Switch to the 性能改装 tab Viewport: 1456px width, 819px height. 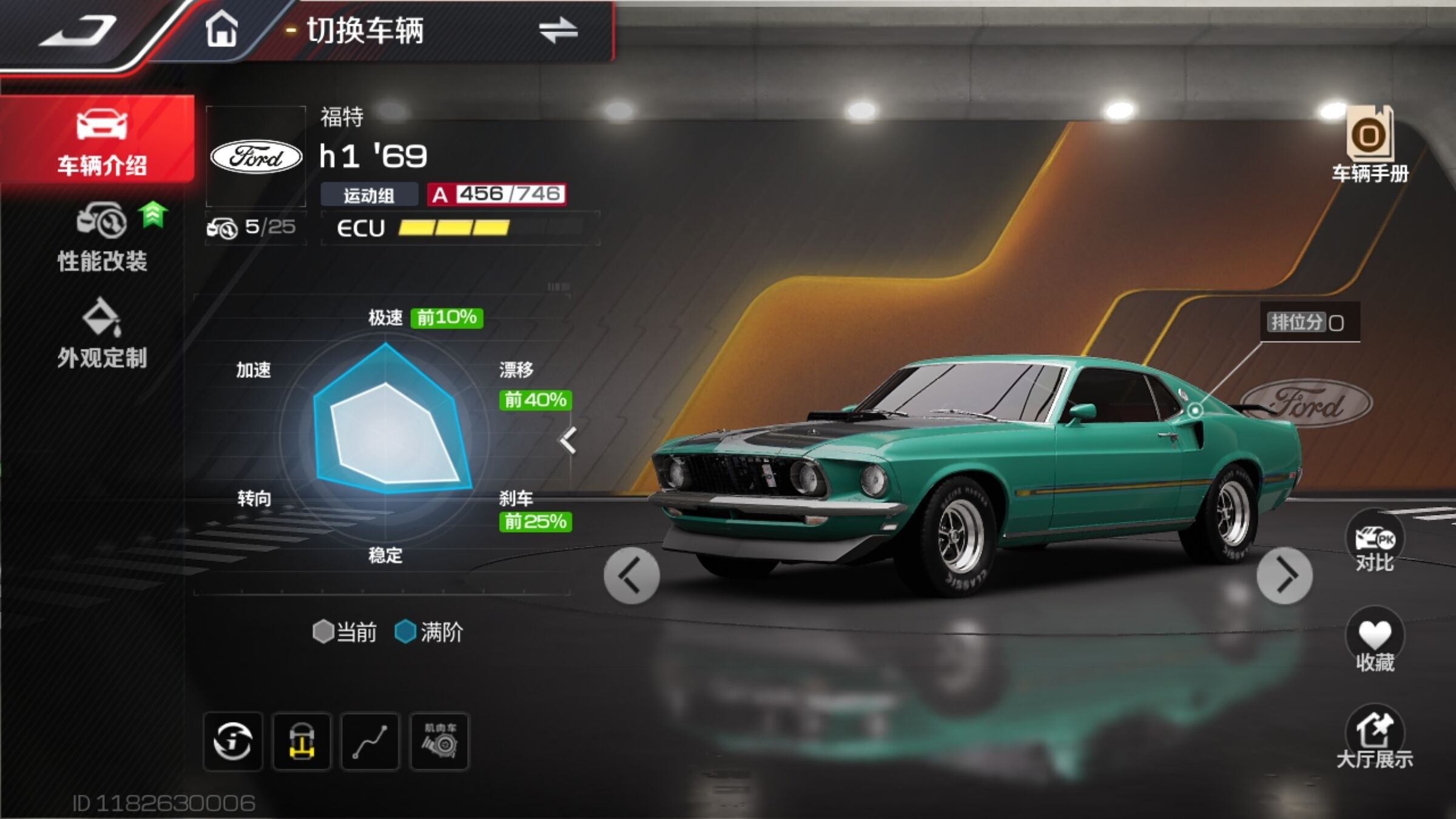102,238
